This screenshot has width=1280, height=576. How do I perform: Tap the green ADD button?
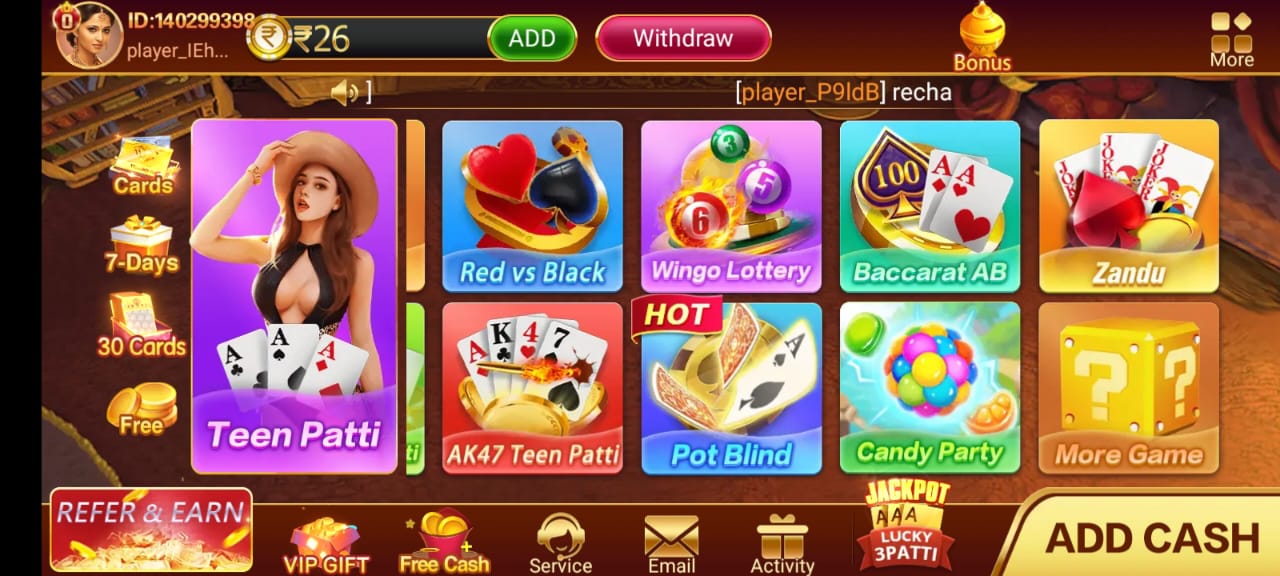531,39
